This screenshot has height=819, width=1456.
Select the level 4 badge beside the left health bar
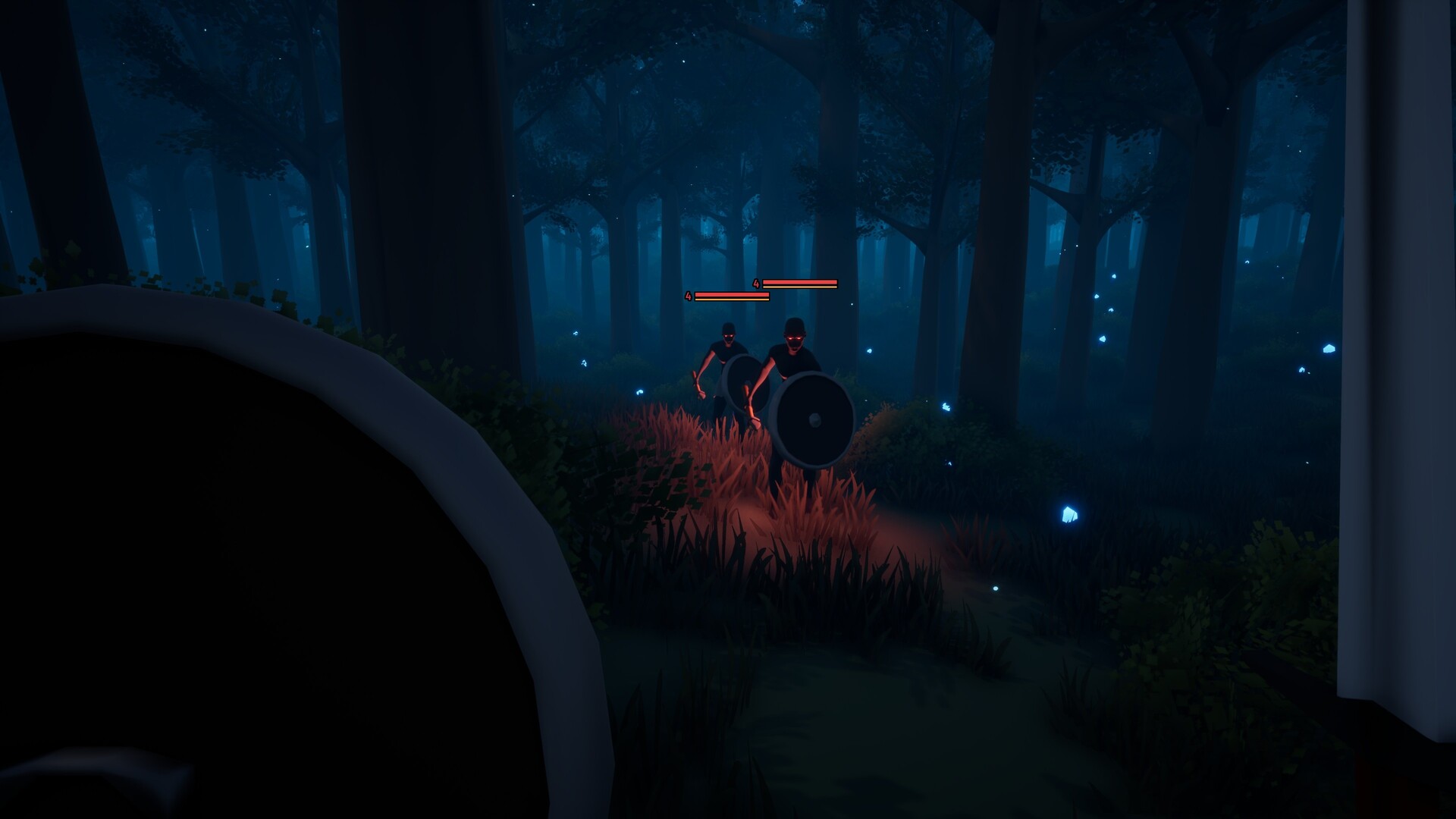coord(689,296)
